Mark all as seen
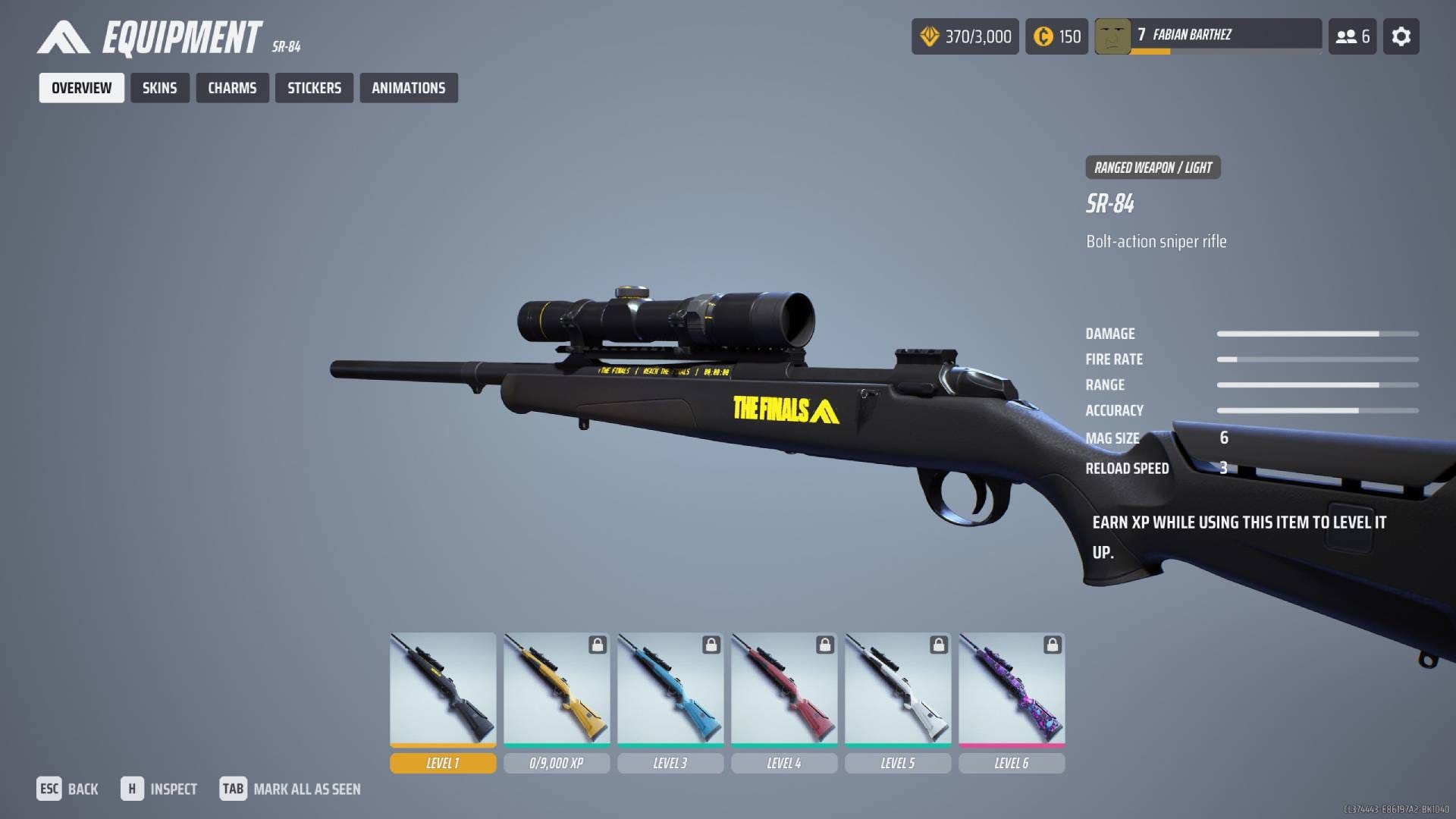Viewport: 1456px width, 819px height. pos(290,789)
